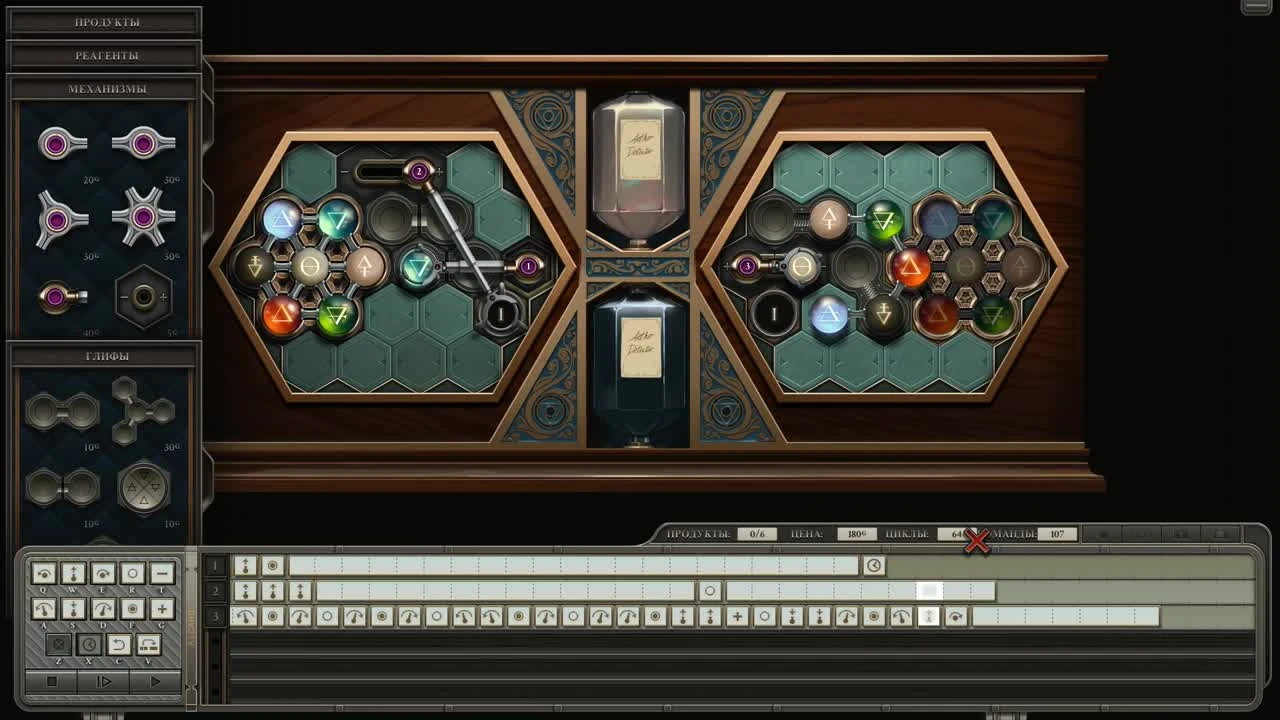This screenshot has width=1280, height=720.
Task: Select the repeat instruction key
Action: [148, 644]
